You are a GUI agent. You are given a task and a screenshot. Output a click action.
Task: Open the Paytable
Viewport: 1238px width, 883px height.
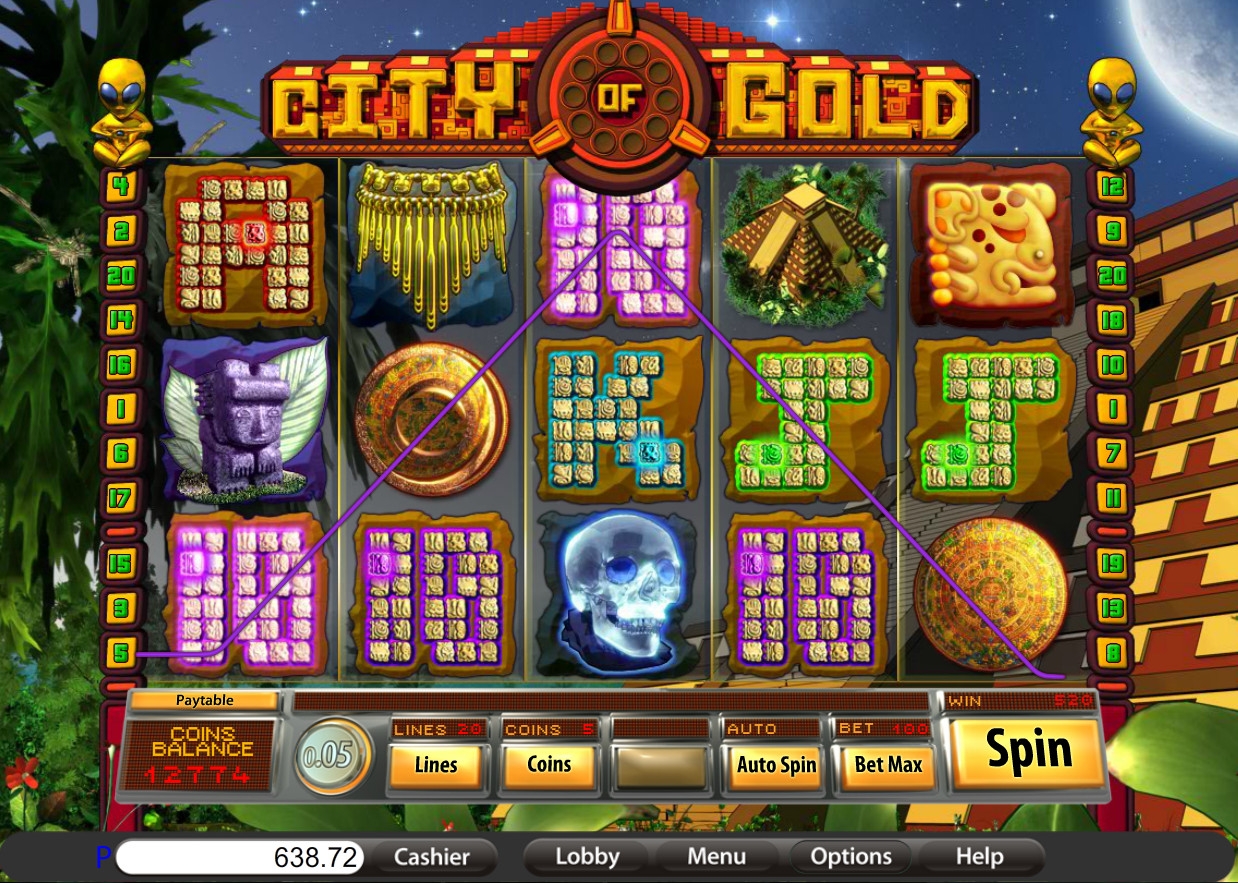[204, 701]
